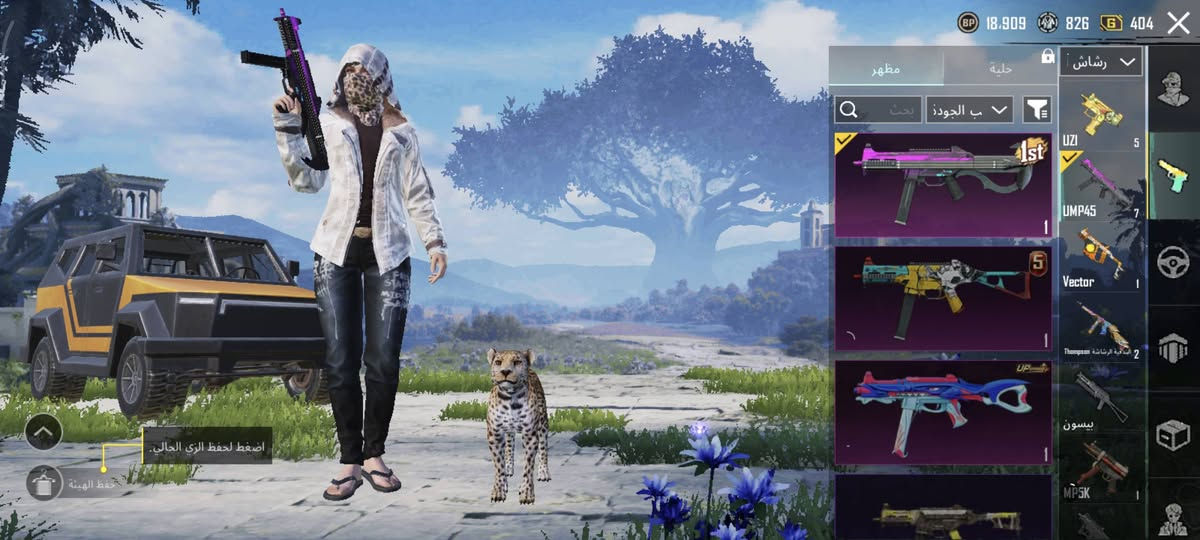Open the vehicle steering wheel category
Image resolution: width=1200 pixels, height=540 pixels.
[1173, 262]
